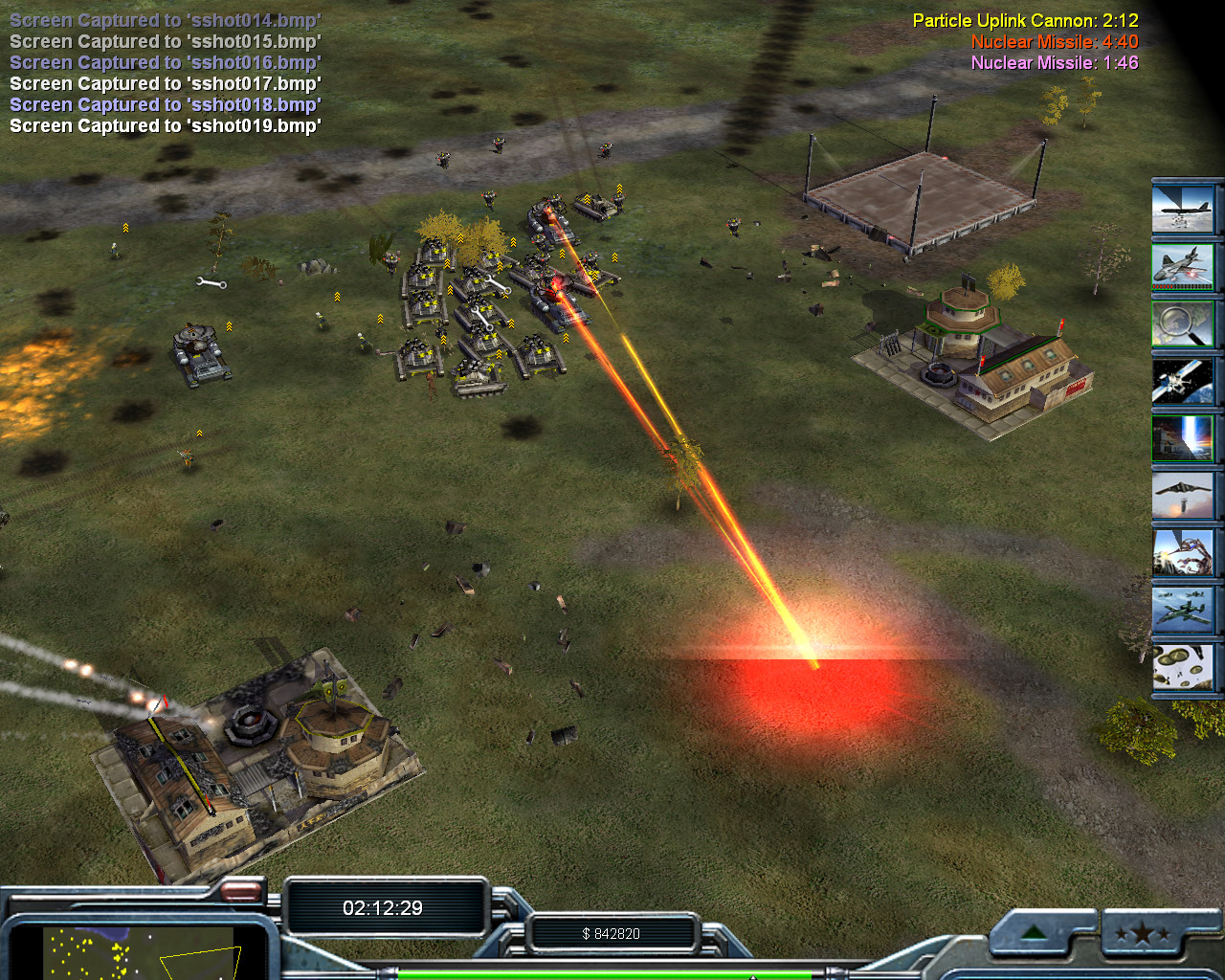
Task: Fire the Particle Uplink Cannon beam icon
Action: (x=1183, y=437)
